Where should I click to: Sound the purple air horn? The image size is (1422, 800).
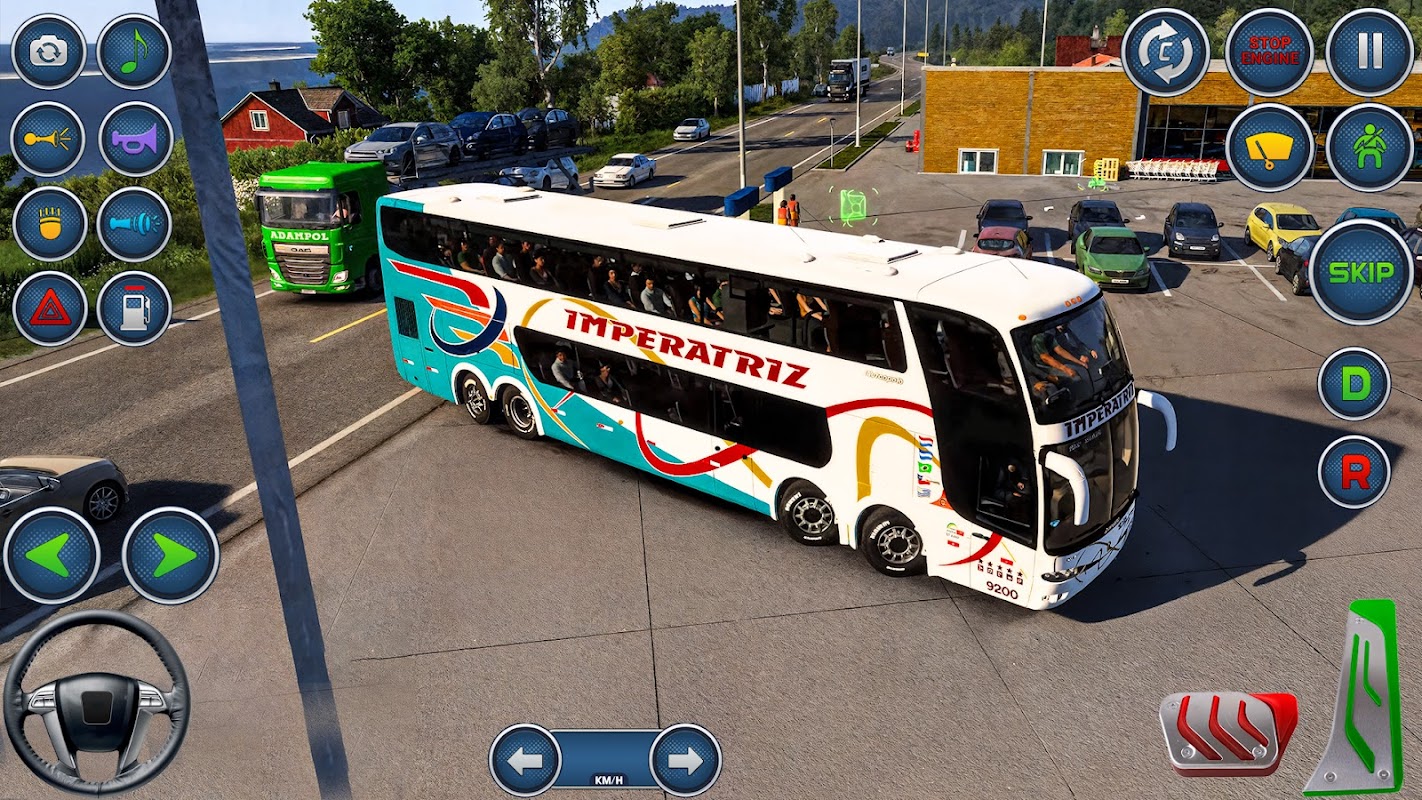tap(136, 139)
